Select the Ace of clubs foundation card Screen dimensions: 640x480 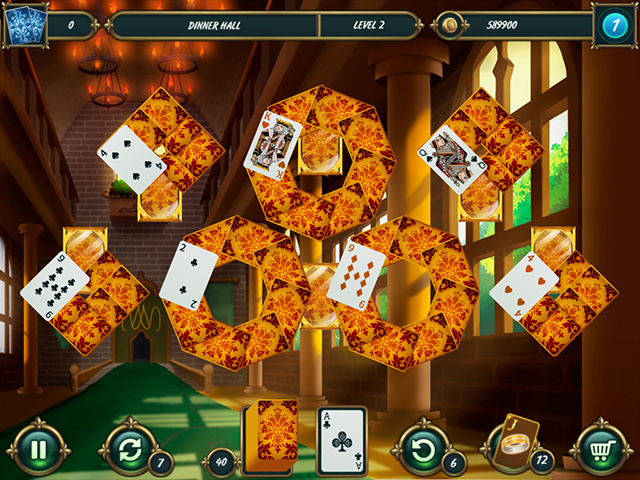click(341, 439)
